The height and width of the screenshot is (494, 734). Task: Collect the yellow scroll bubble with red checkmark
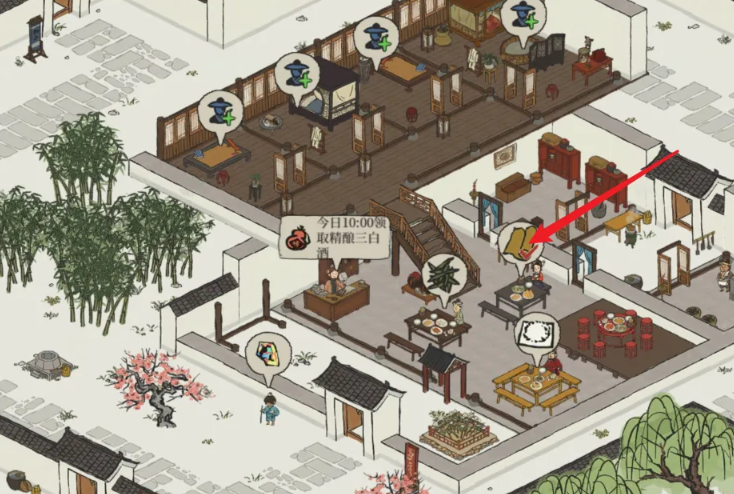coord(517,242)
